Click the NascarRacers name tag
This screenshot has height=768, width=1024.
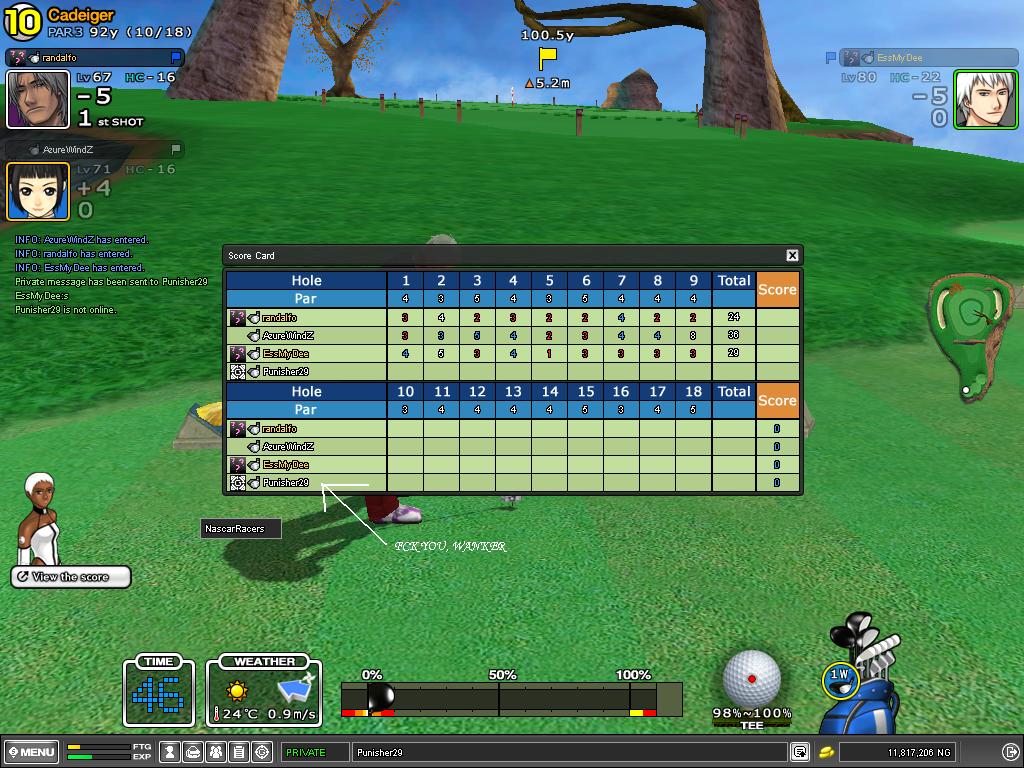click(240, 529)
